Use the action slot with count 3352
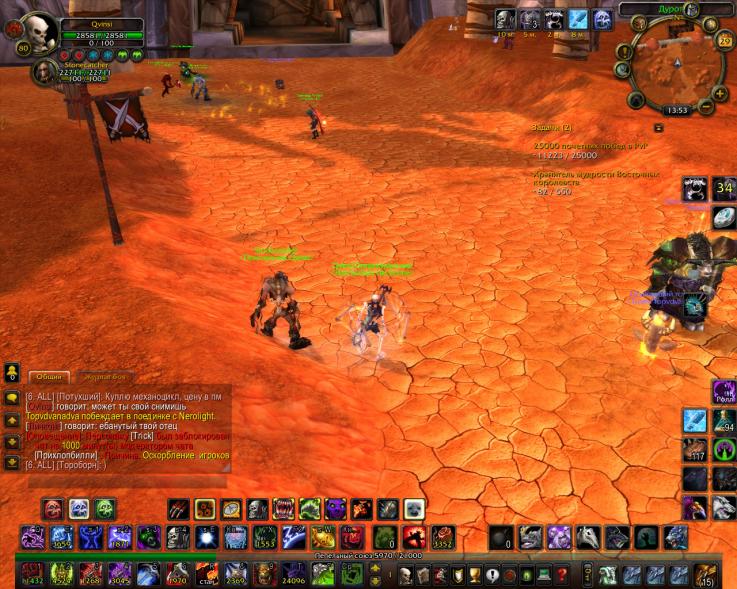 pos(442,538)
